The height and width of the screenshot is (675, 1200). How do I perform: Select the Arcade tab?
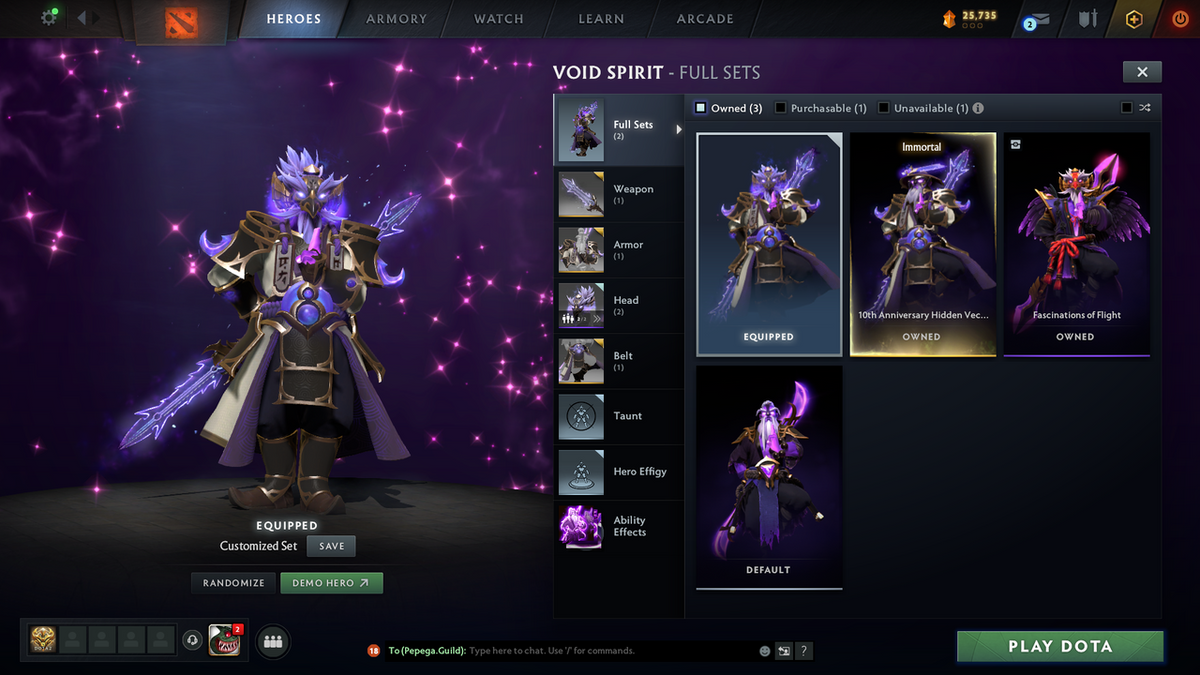click(705, 19)
